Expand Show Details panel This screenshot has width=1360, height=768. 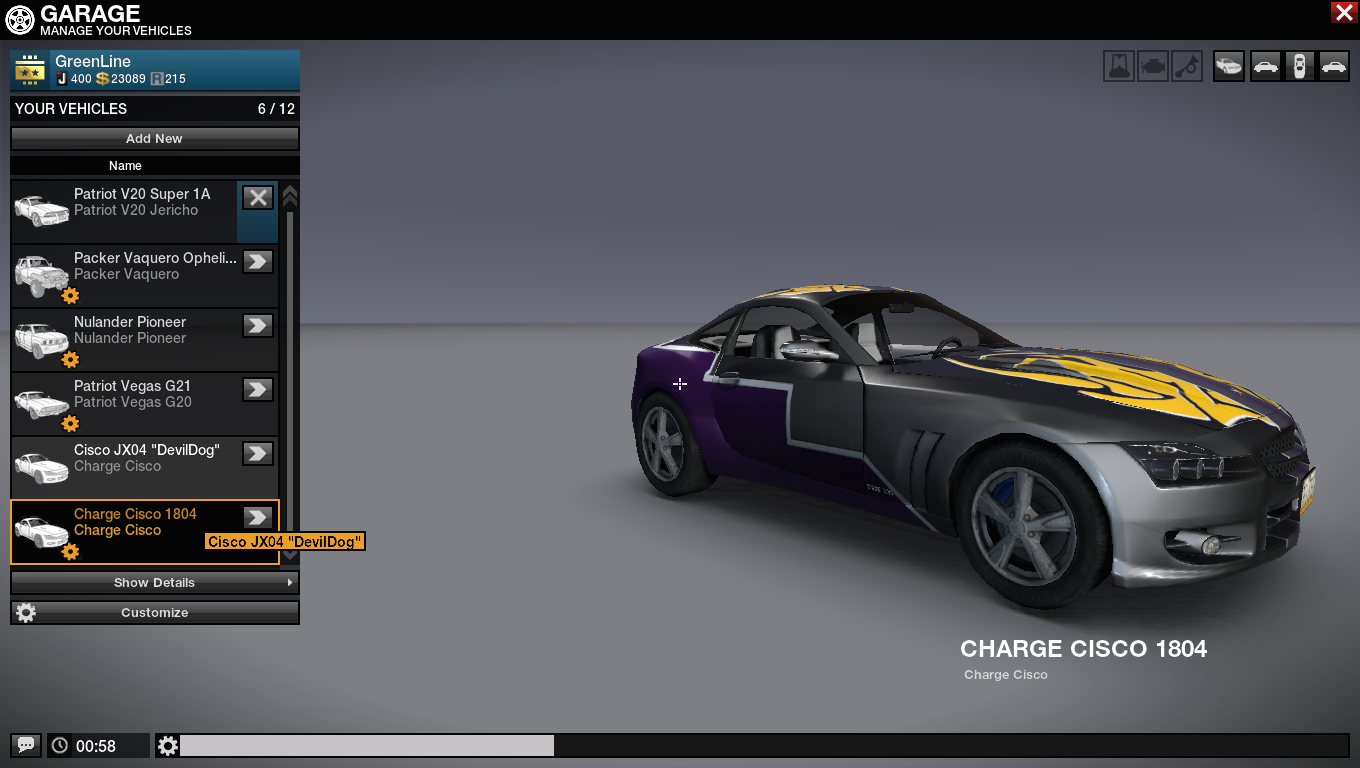tap(154, 582)
